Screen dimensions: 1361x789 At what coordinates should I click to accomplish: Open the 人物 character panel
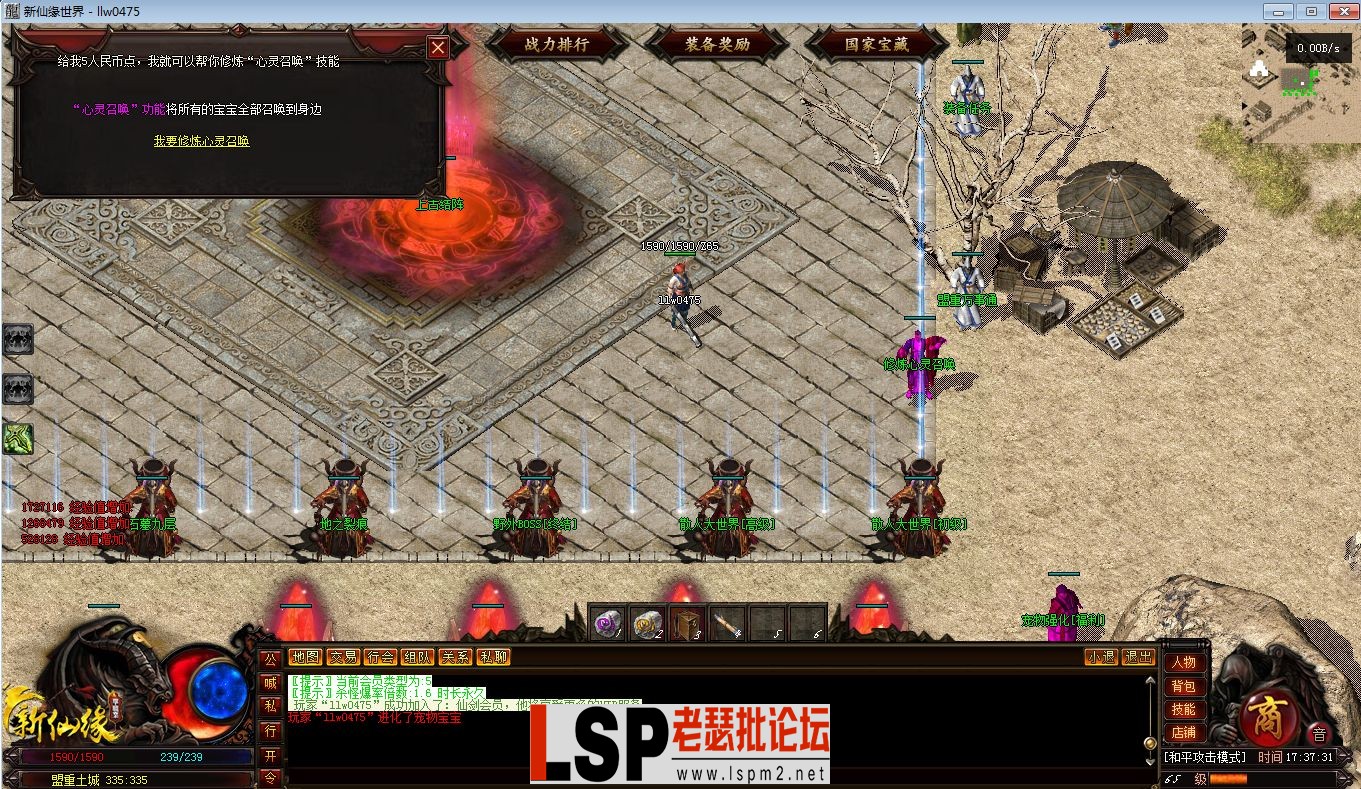(1183, 662)
